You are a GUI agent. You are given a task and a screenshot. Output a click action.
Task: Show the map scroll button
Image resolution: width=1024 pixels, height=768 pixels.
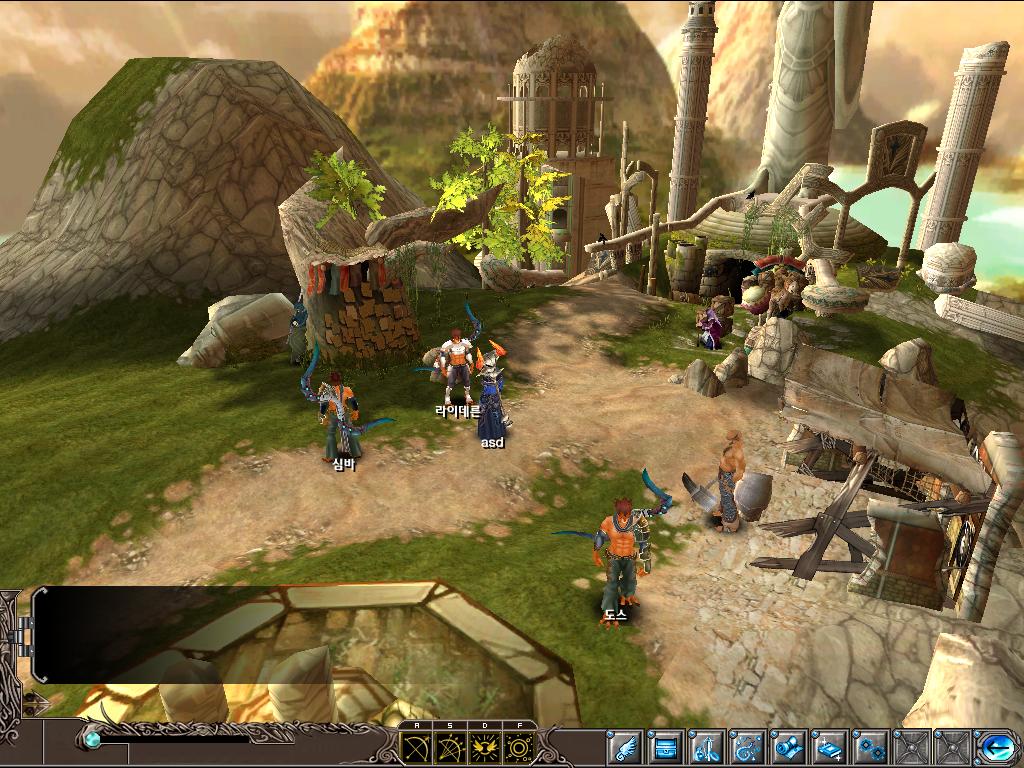789,747
